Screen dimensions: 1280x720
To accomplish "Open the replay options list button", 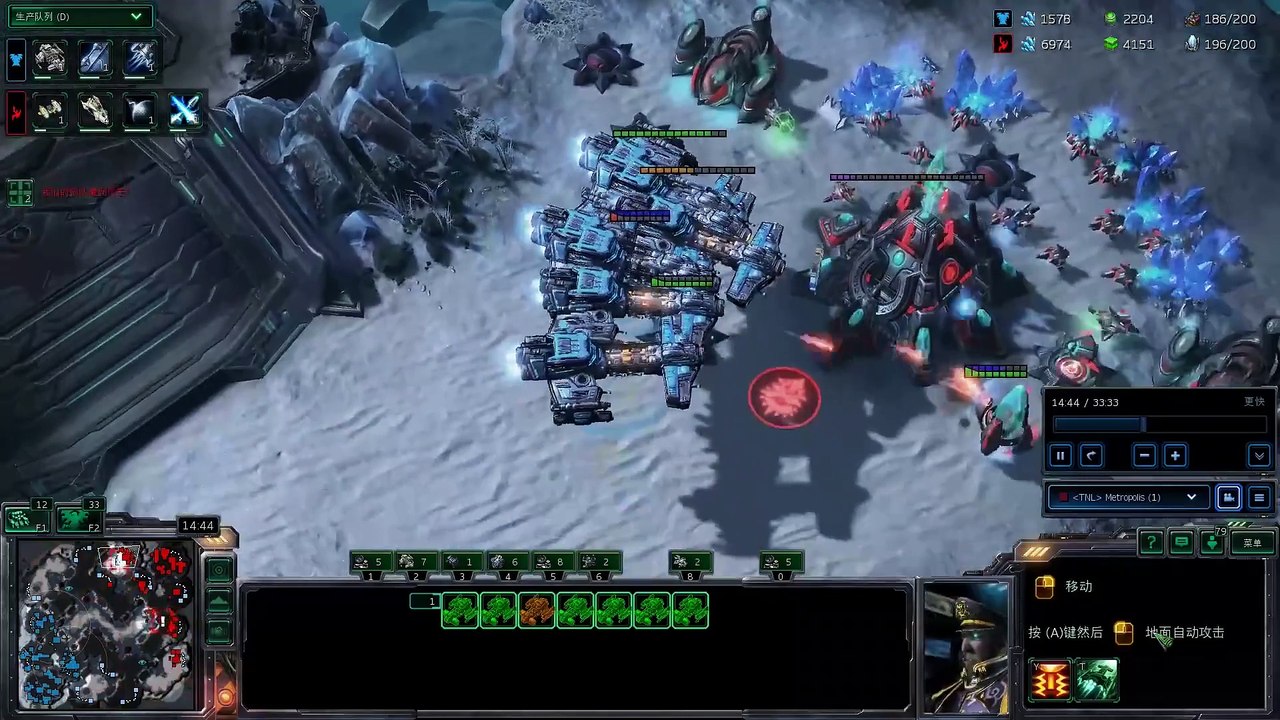I will click(1259, 497).
